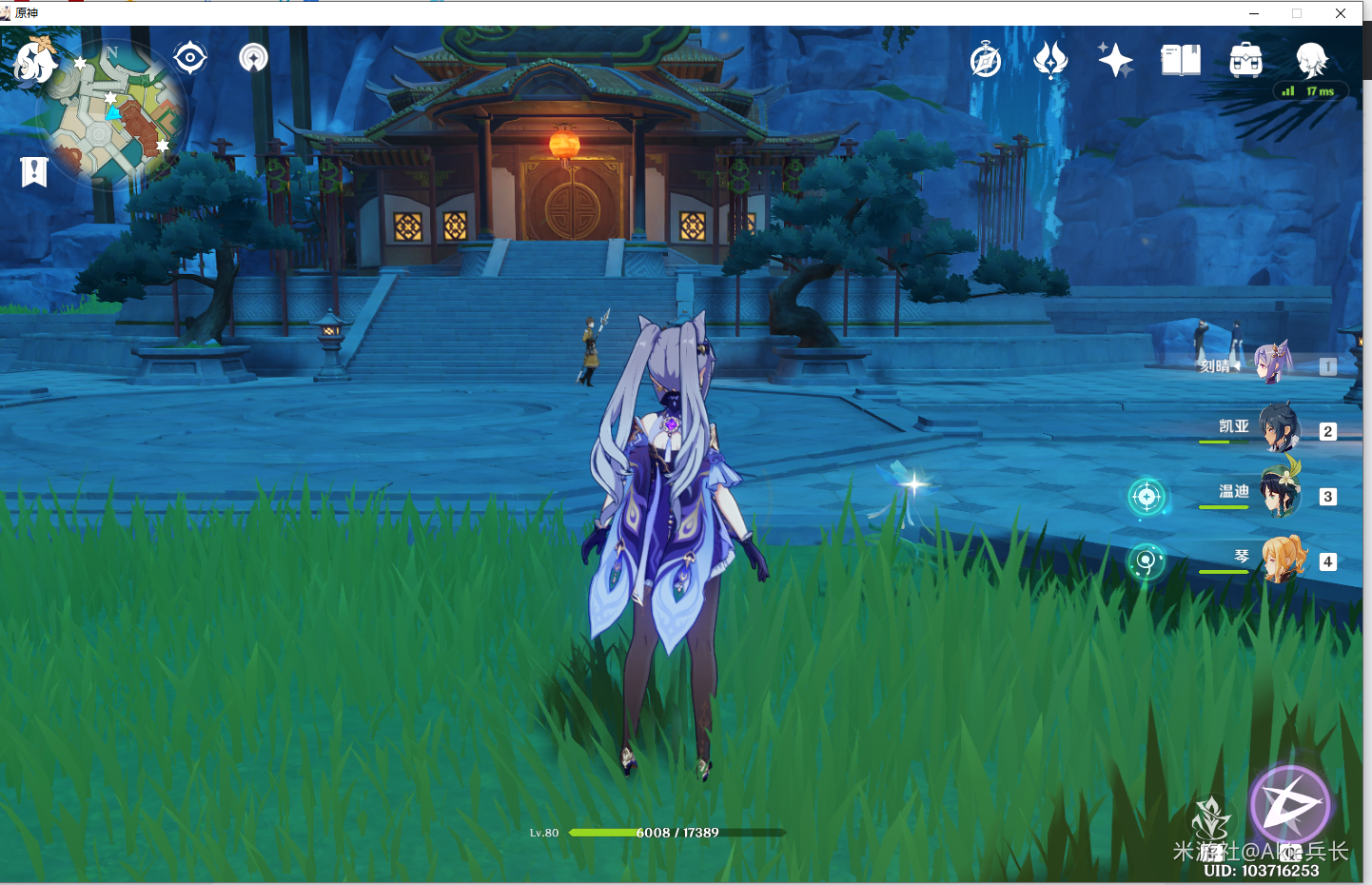Switch to party member 凯亚

click(x=1279, y=428)
